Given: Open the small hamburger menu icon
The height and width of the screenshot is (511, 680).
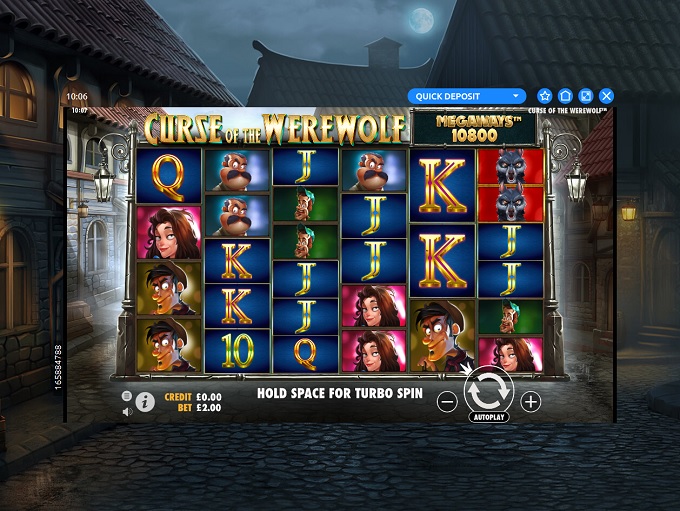Looking at the screenshot, I should 127,396.
